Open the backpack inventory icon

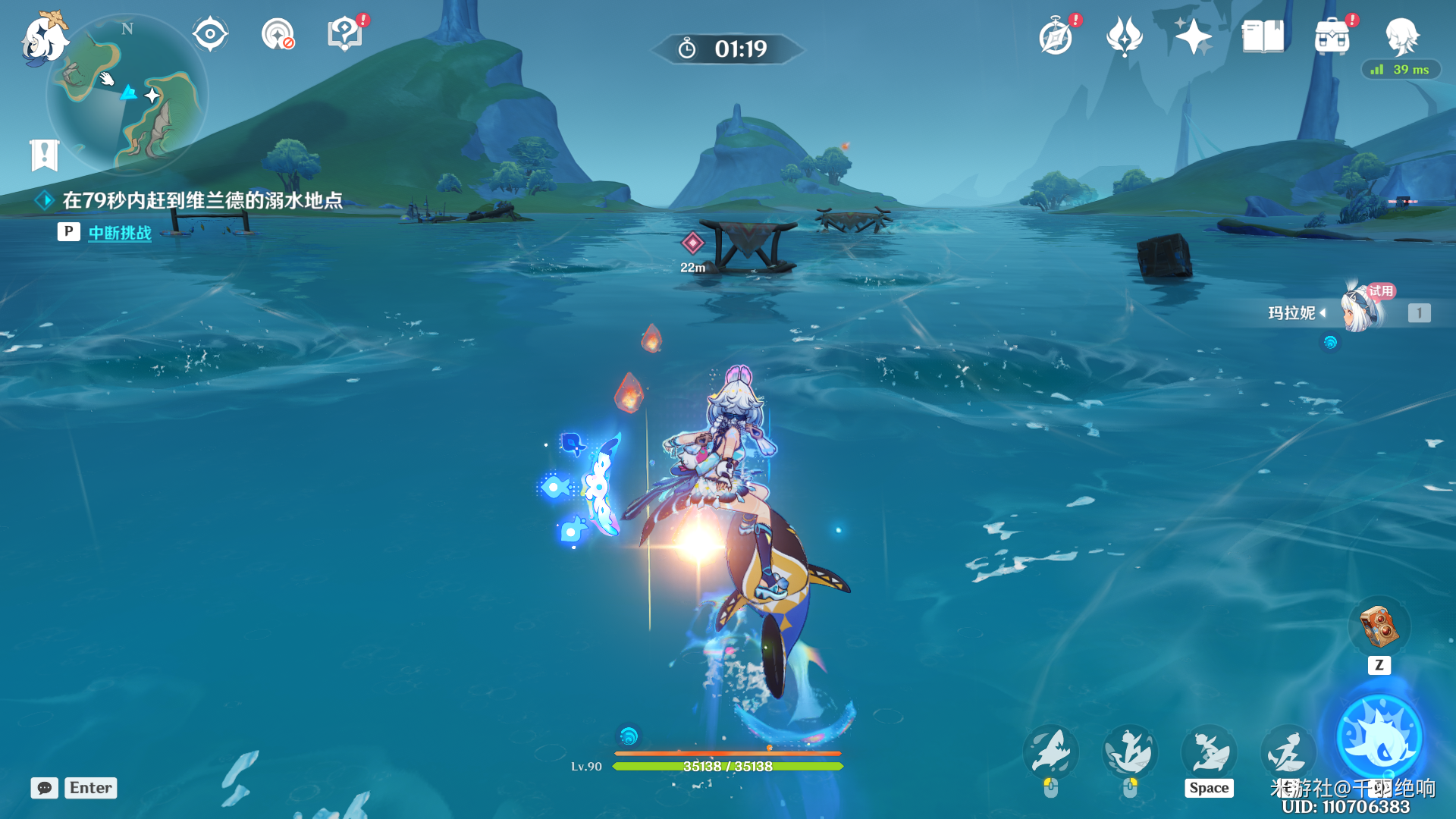click(1332, 36)
